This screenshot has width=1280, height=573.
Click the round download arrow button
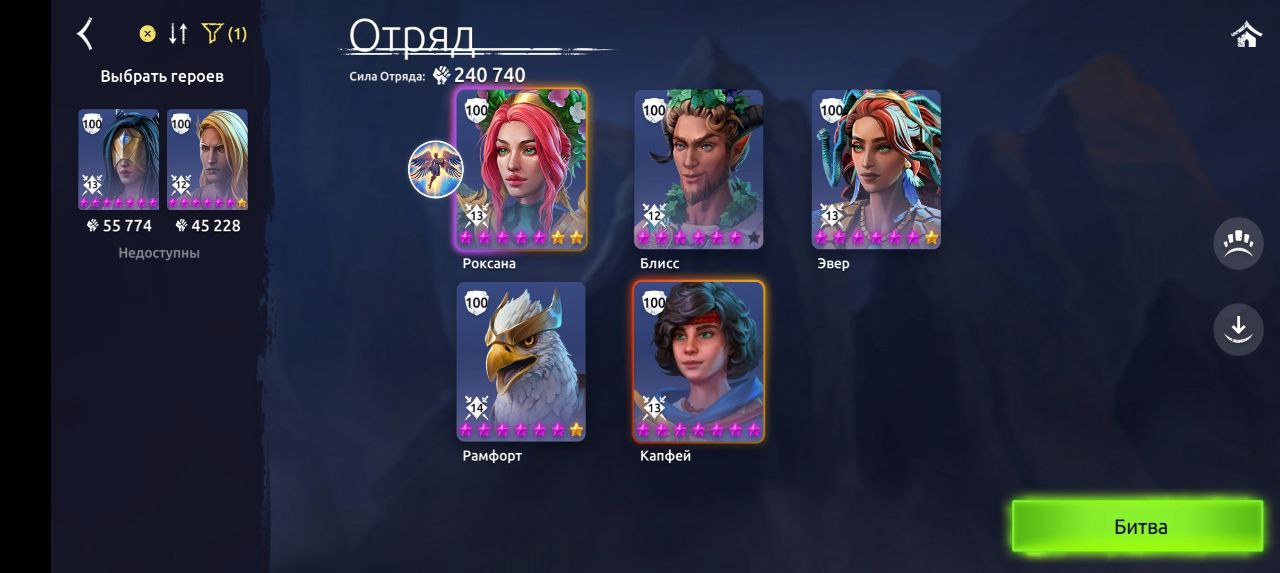(1238, 328)
